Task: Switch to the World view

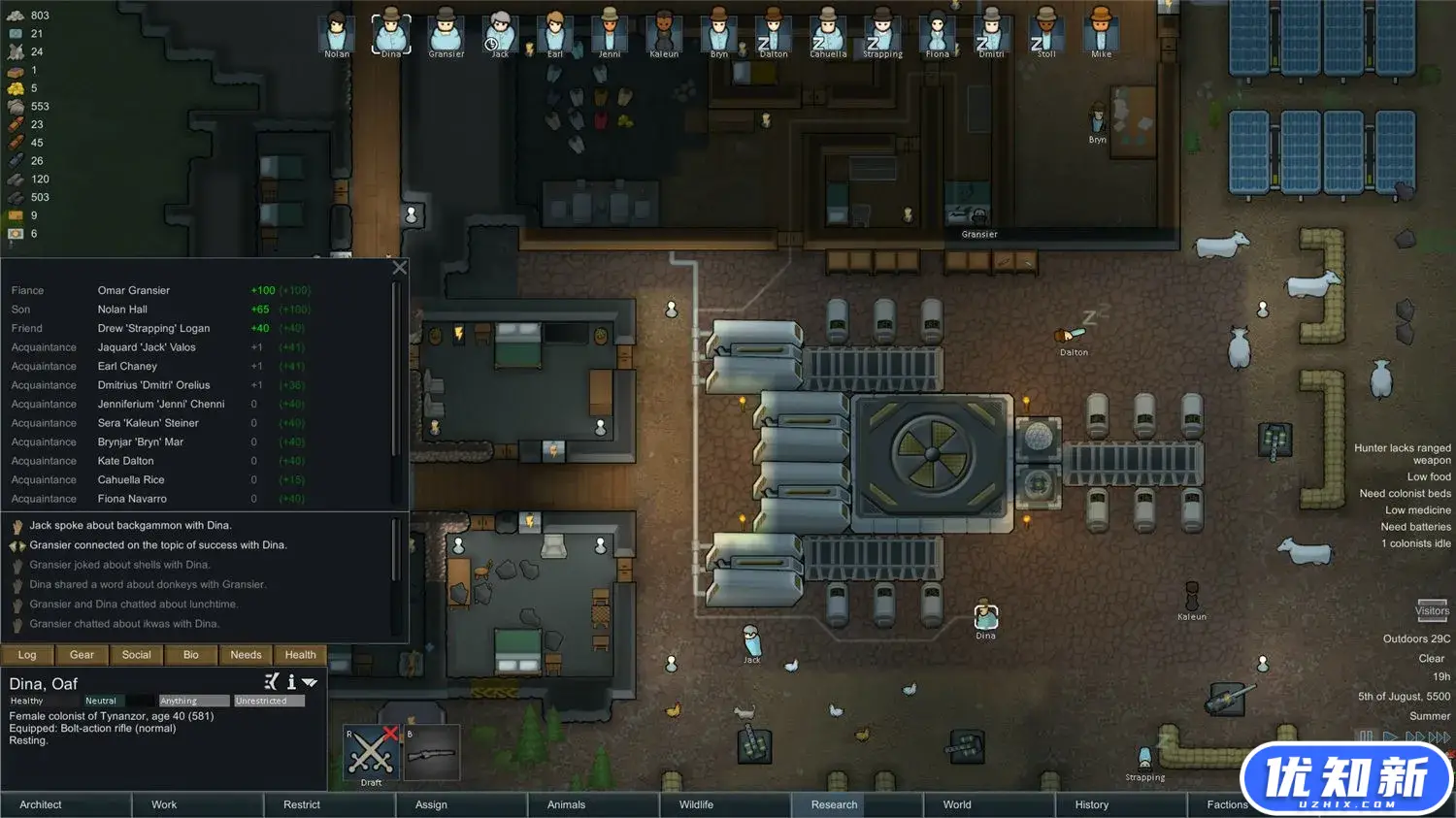Action: click(x=957, y=804)
